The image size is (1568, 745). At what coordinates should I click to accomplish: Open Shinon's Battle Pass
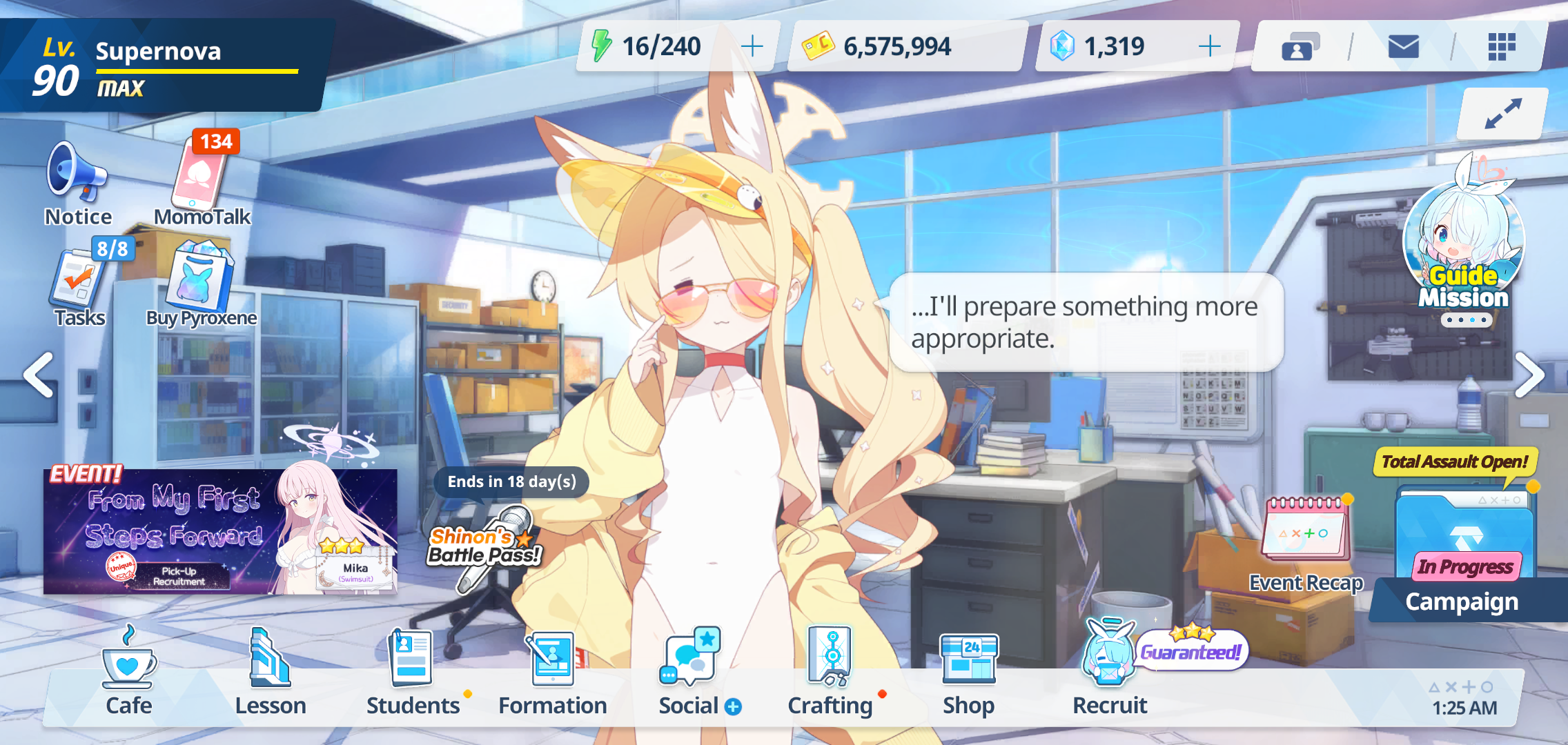[x=485, y=545]
